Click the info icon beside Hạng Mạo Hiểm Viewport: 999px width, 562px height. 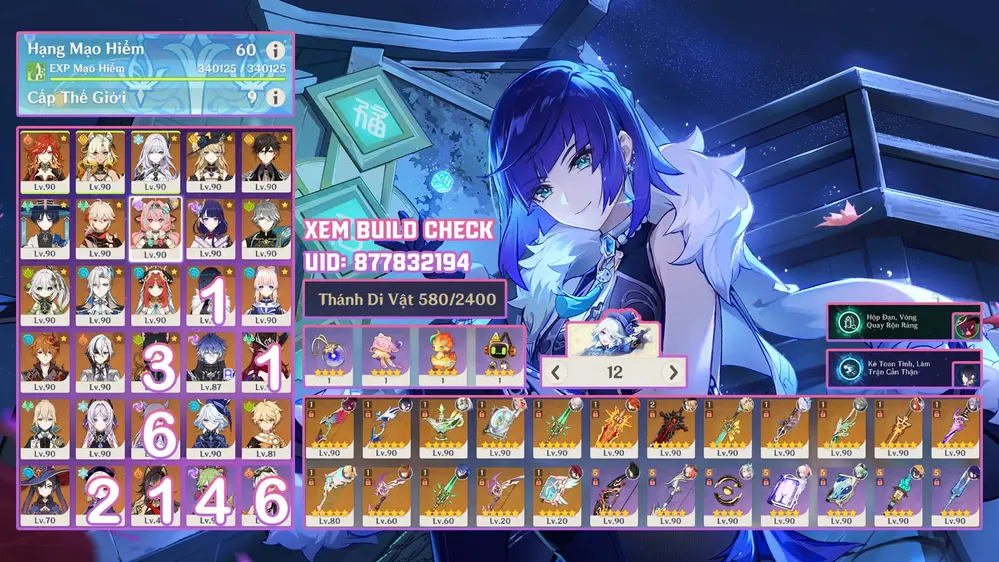pyautogui.click(x=275, y=50)
